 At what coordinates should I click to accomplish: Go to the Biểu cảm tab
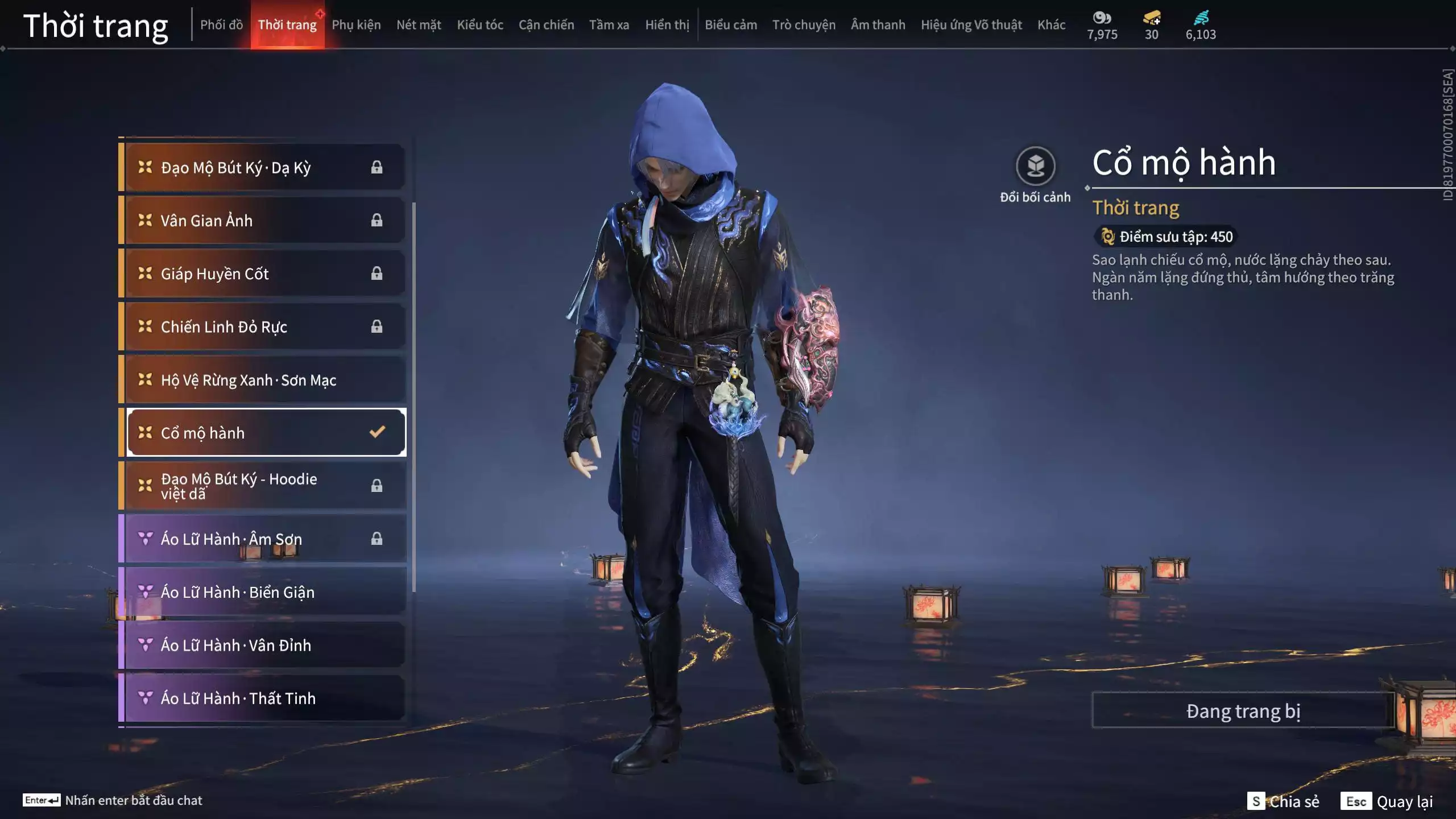pos(731,25)
